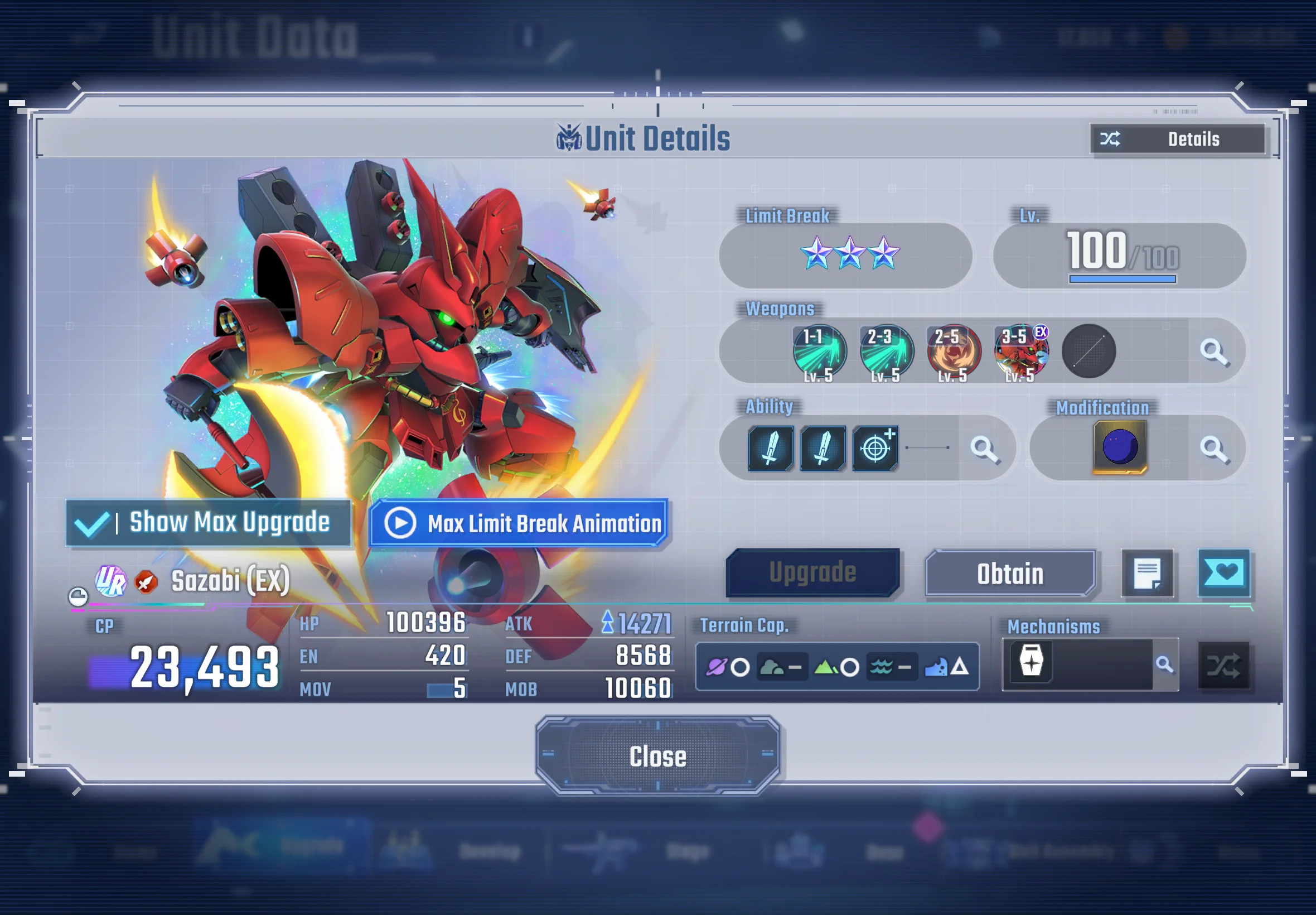Viewport: 1316px width, 915px height.
Task: Open the note memo icon button
Action: pyautogui.click(x=1147, y=574)
